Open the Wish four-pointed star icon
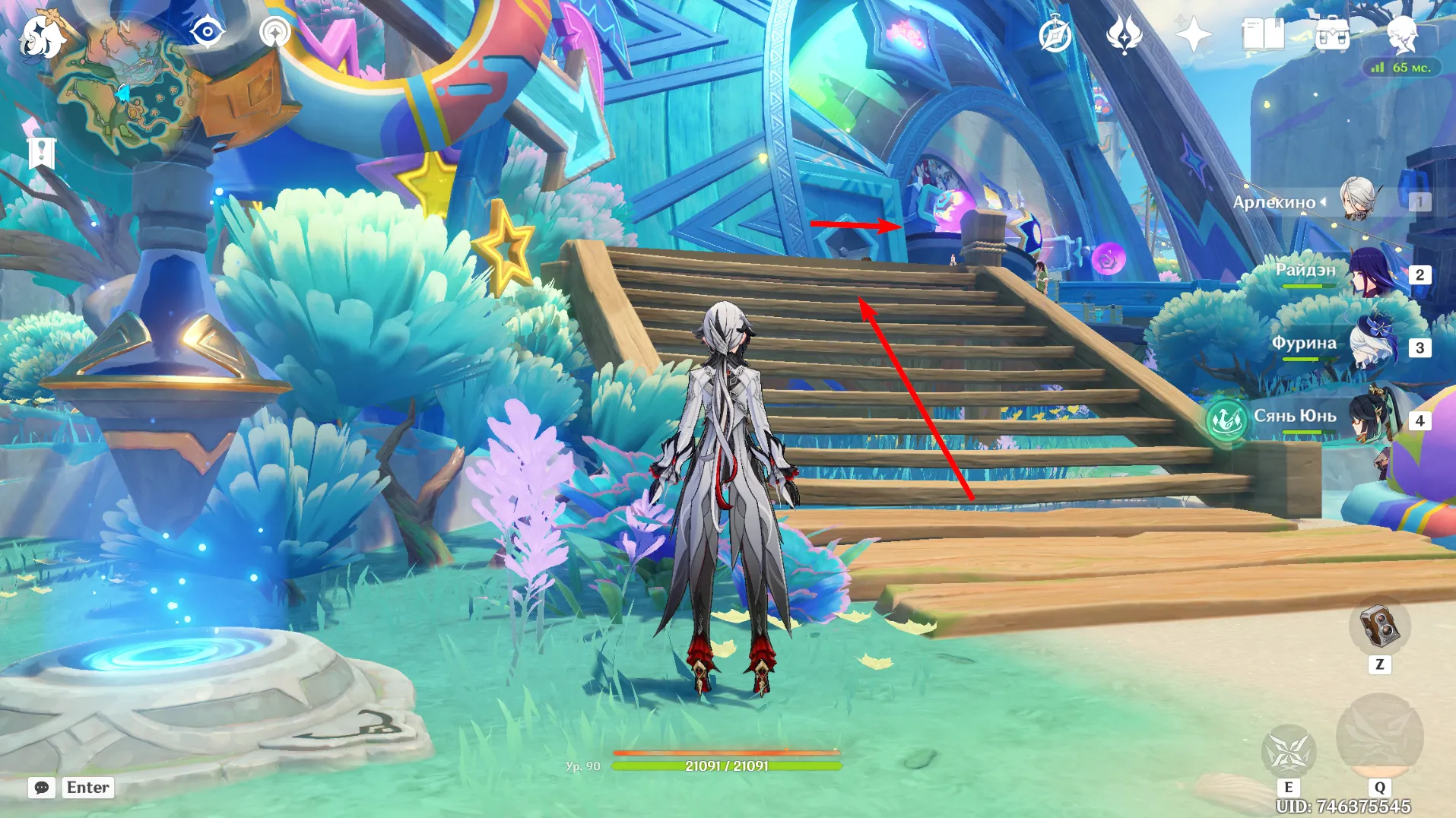 pos(1193,35)
